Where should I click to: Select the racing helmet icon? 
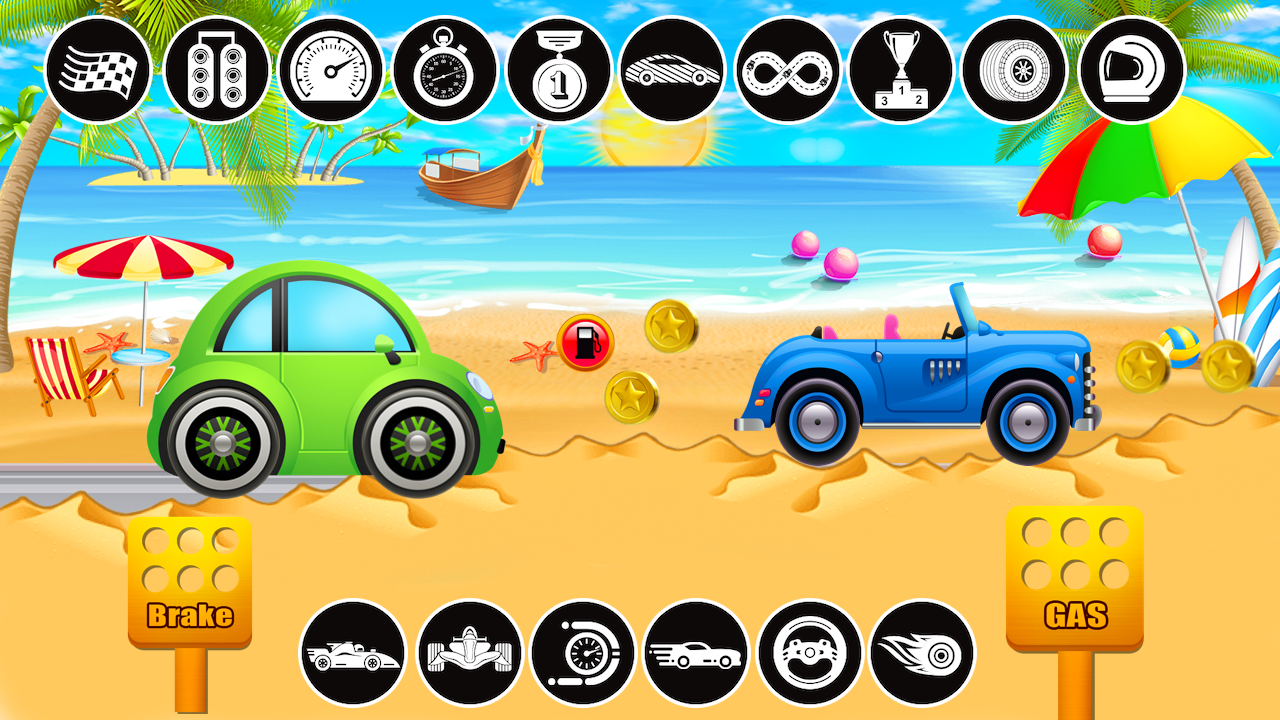tap(1130, 70)
